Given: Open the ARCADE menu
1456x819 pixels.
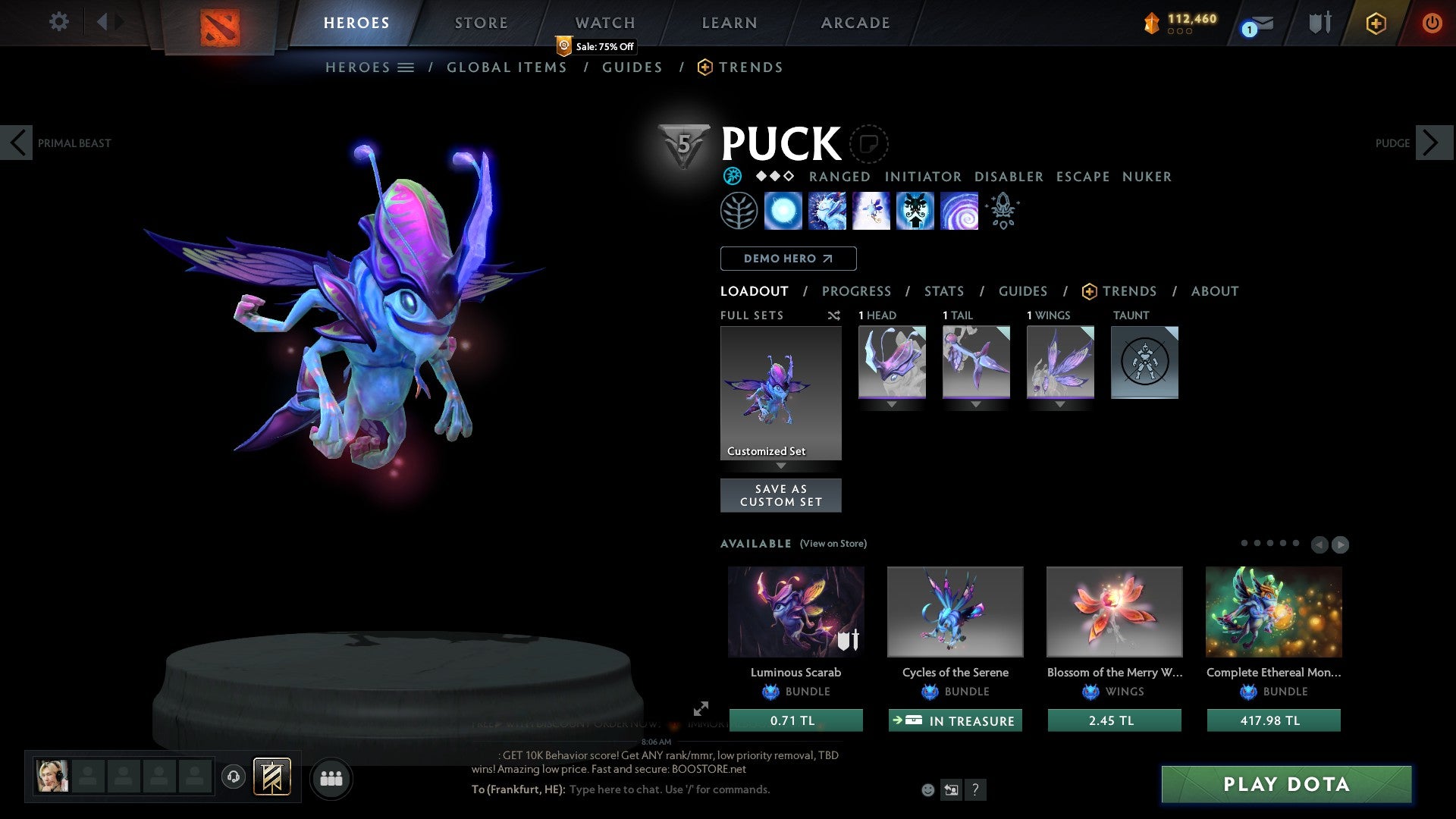Looking at the screenshot, I should tap(855, 22).
